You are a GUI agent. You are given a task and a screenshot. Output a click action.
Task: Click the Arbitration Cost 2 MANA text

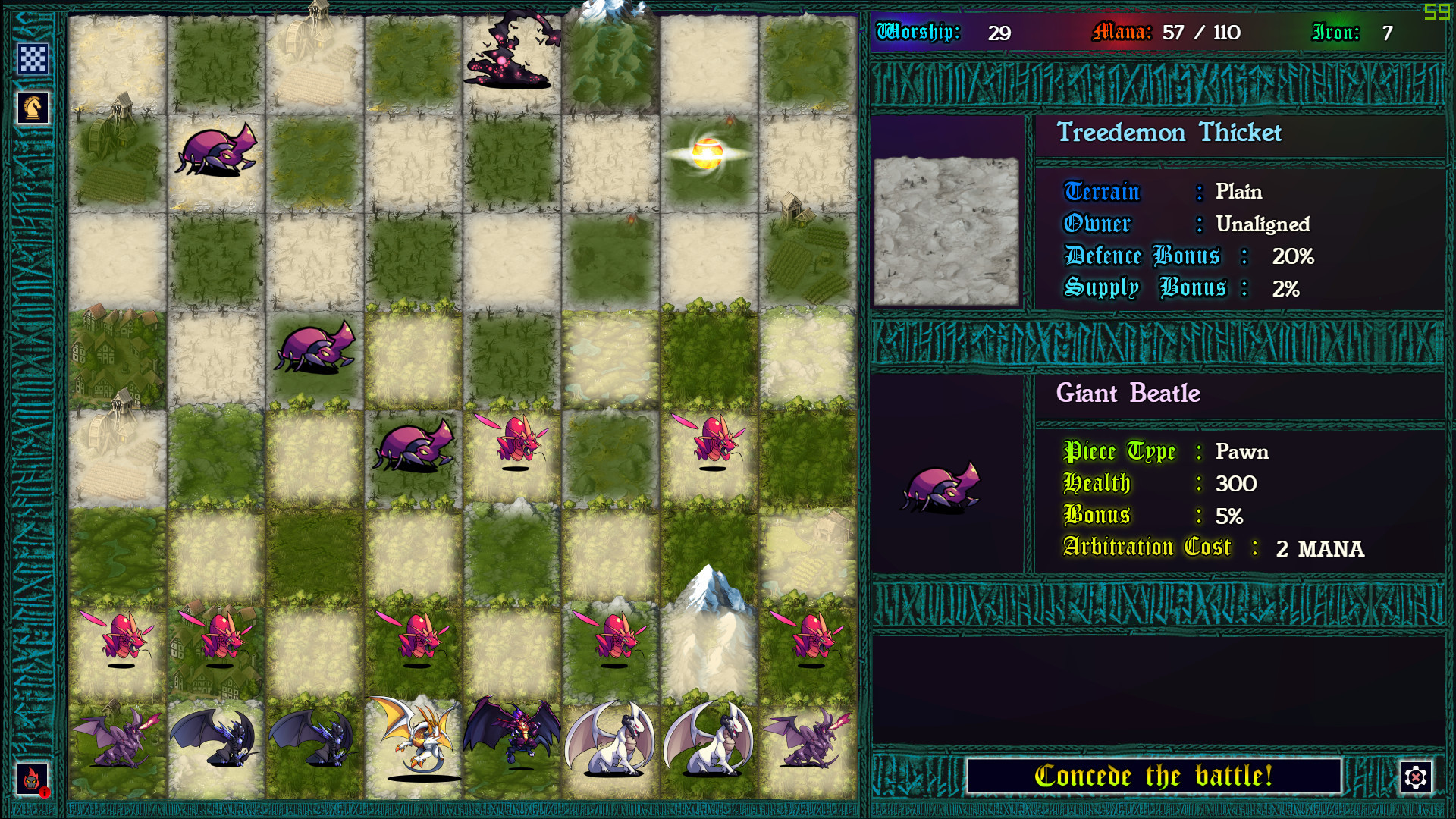pyautogui.click(x=1213, y=548)
